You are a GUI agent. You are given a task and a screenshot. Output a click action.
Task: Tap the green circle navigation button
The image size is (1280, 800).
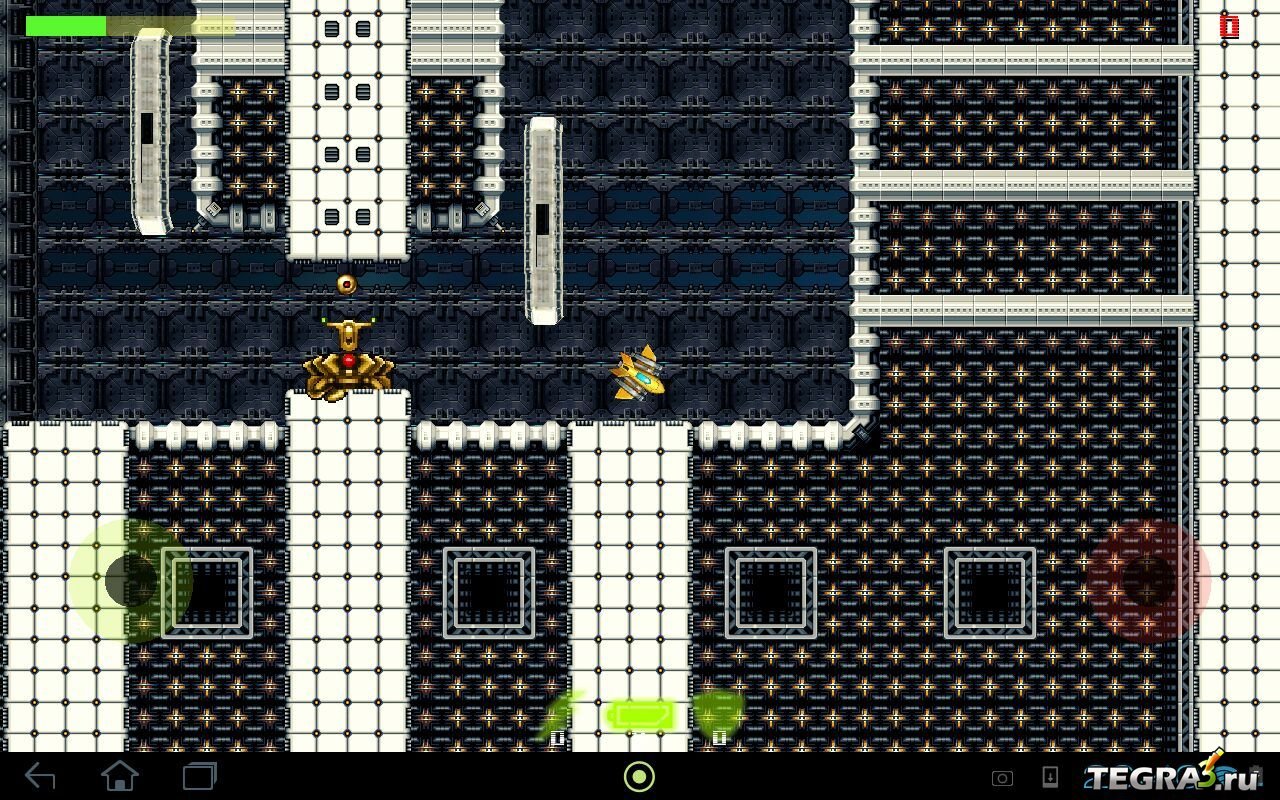pyautogui.click(x=639, y=776)
